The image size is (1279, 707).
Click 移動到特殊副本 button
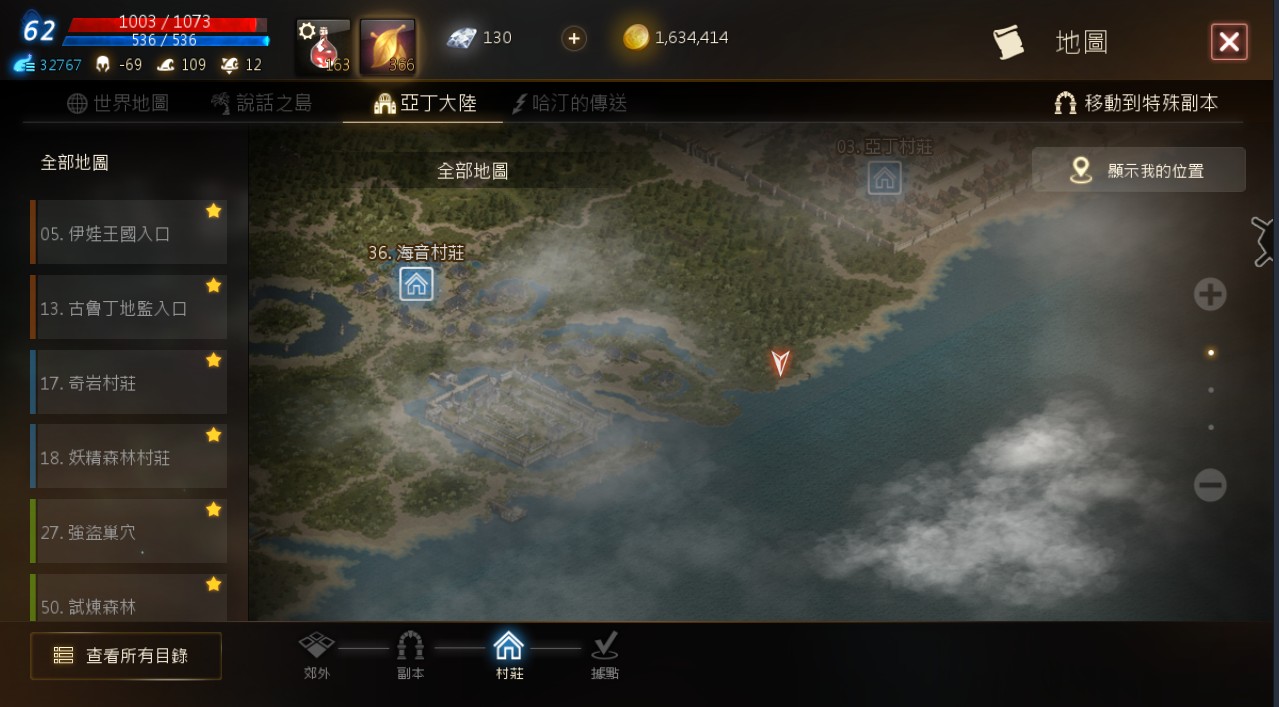pyautogui.click(x=1137, y=103)
